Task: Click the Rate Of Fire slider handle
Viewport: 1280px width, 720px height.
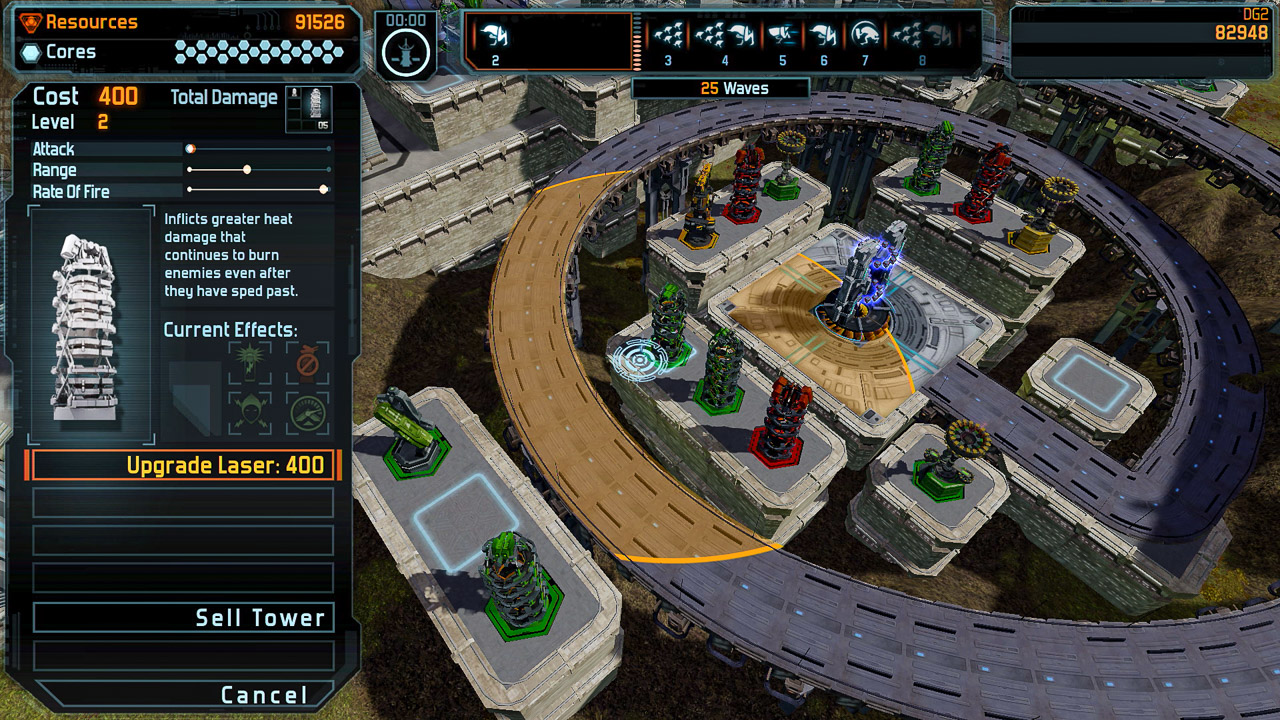Action: pos(322,191)
